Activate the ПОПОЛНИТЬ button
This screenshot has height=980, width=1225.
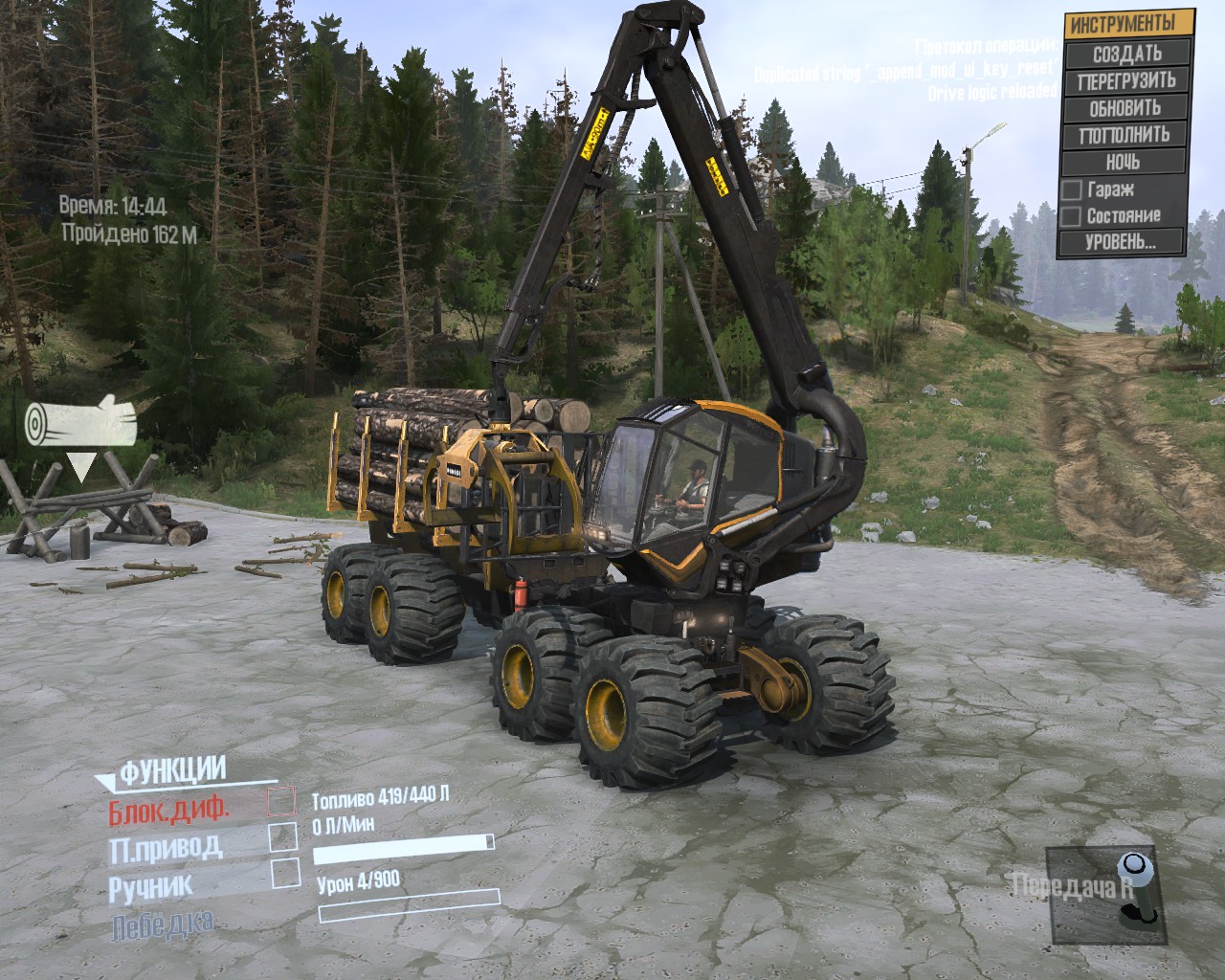[1126, 134]
